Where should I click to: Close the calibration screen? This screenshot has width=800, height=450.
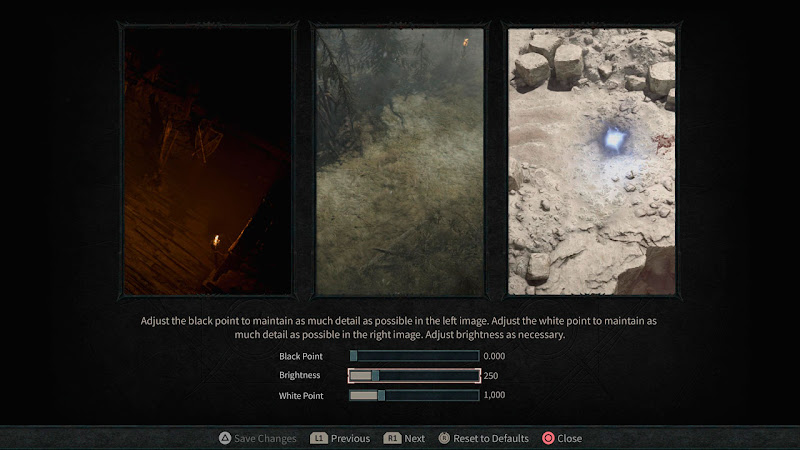tap(562, 438)
